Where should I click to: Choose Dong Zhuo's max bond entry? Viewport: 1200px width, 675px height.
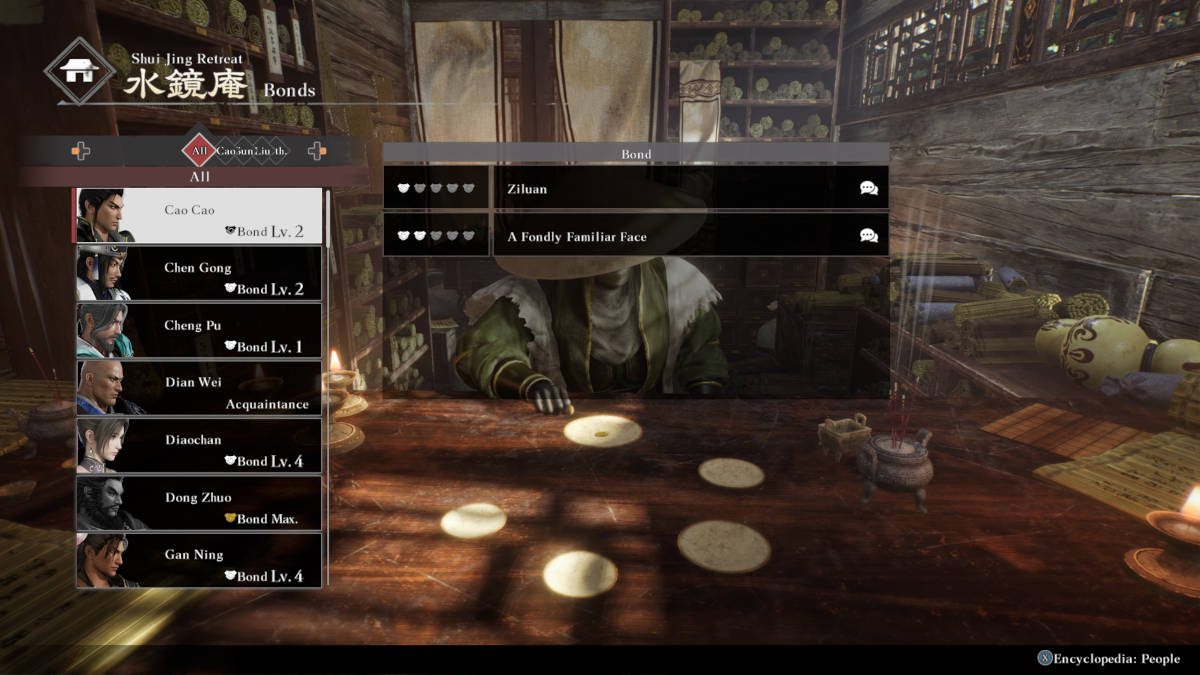(199, 503)
